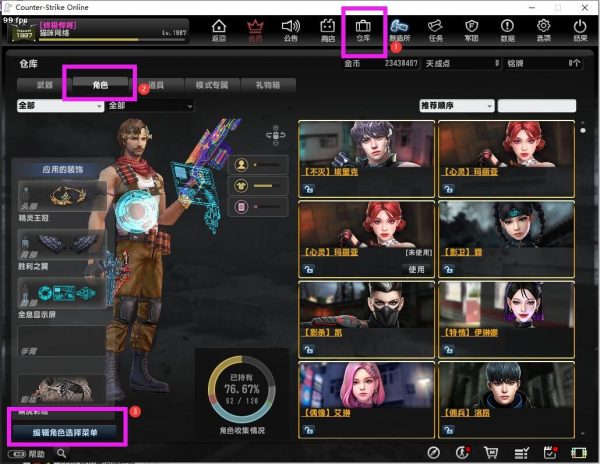Switch to the 礼物箱 (Gift box) tab
This screenshot has width=600, height=464.
(x=268, y=86)
